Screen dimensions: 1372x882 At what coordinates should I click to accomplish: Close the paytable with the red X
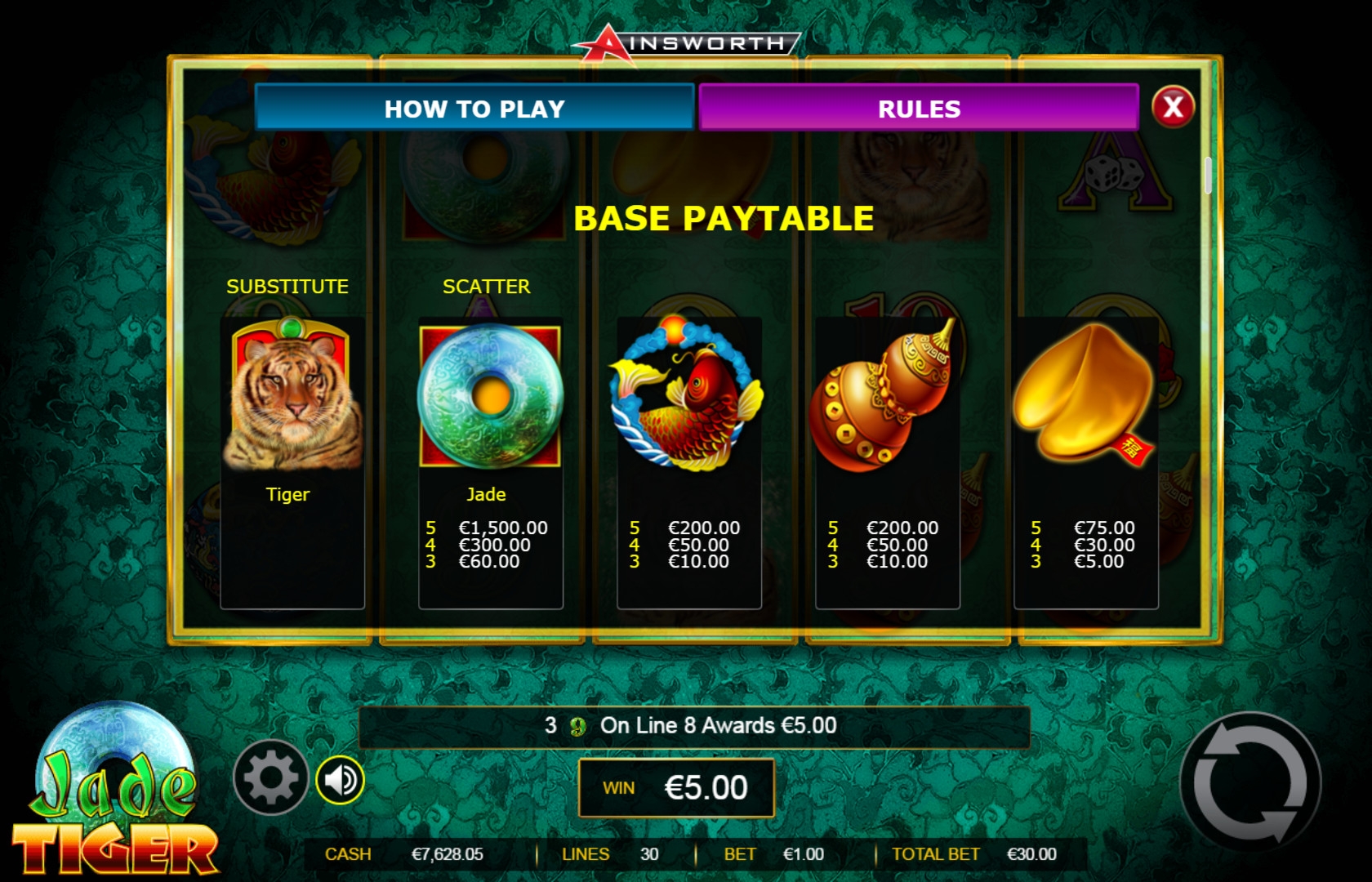1173,107
